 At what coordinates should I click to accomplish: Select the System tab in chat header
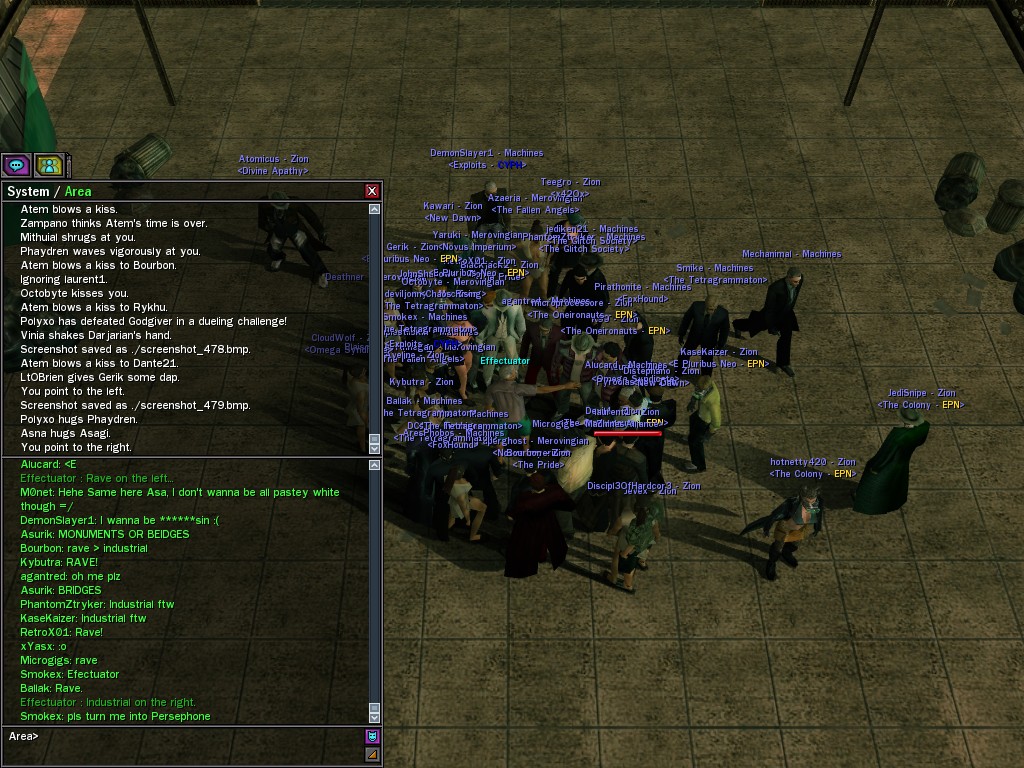[x=28, y=191]
